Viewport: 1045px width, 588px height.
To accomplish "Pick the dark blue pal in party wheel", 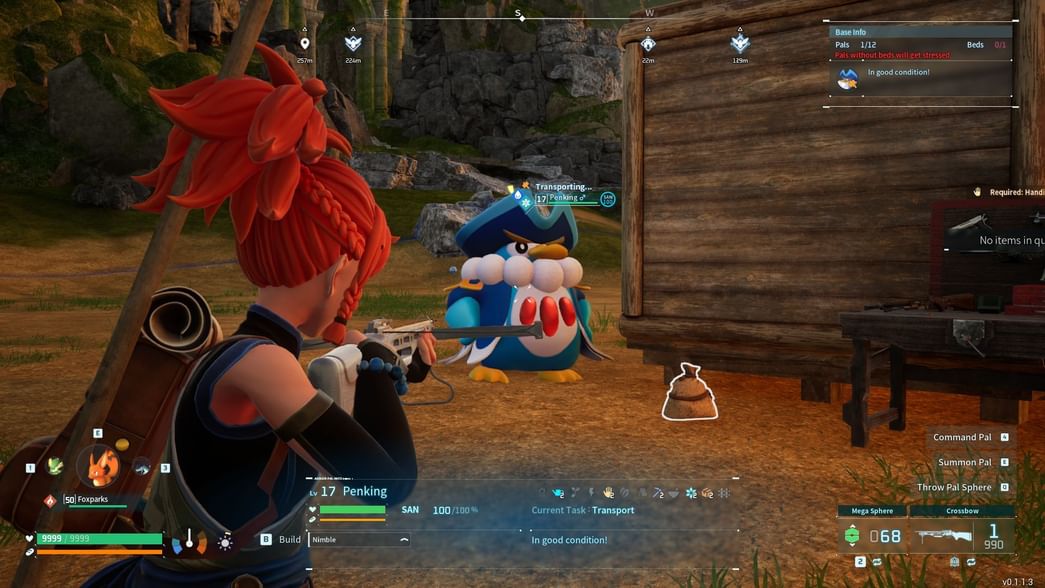I will (x=141, y=466).
